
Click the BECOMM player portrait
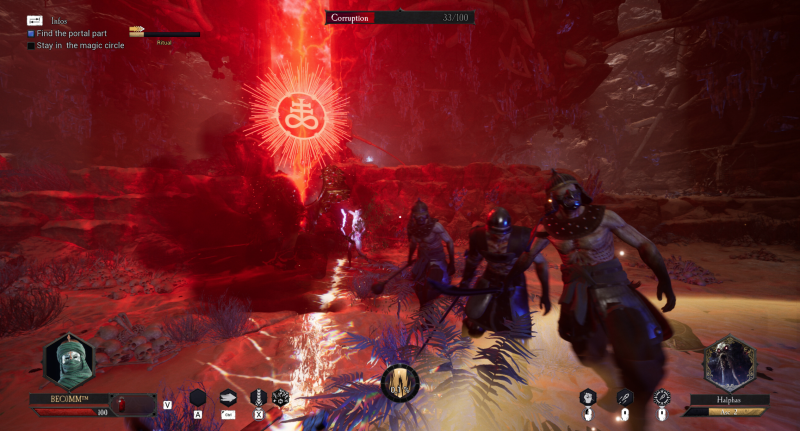click(68, 361)
